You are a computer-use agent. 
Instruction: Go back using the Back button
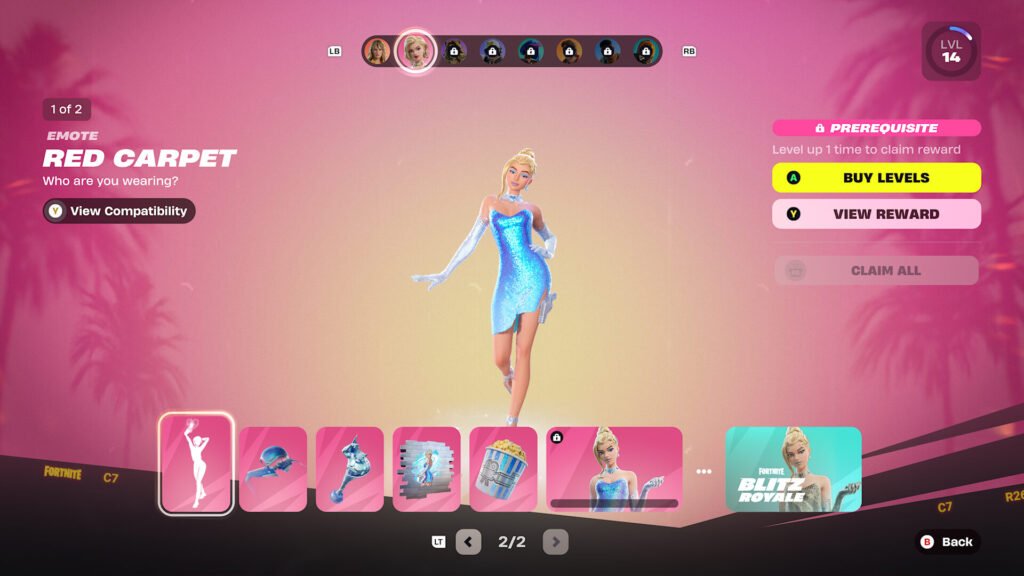[x=946, y=542]
